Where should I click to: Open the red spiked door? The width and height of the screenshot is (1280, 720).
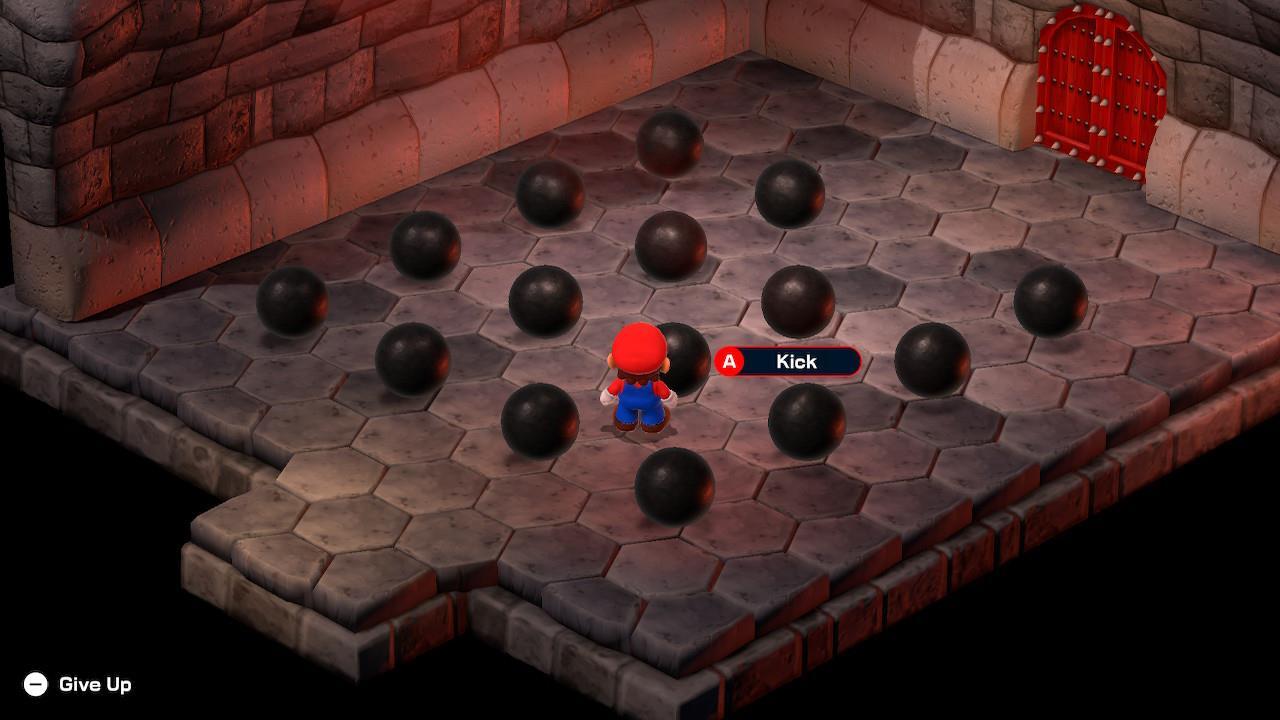1100,90
